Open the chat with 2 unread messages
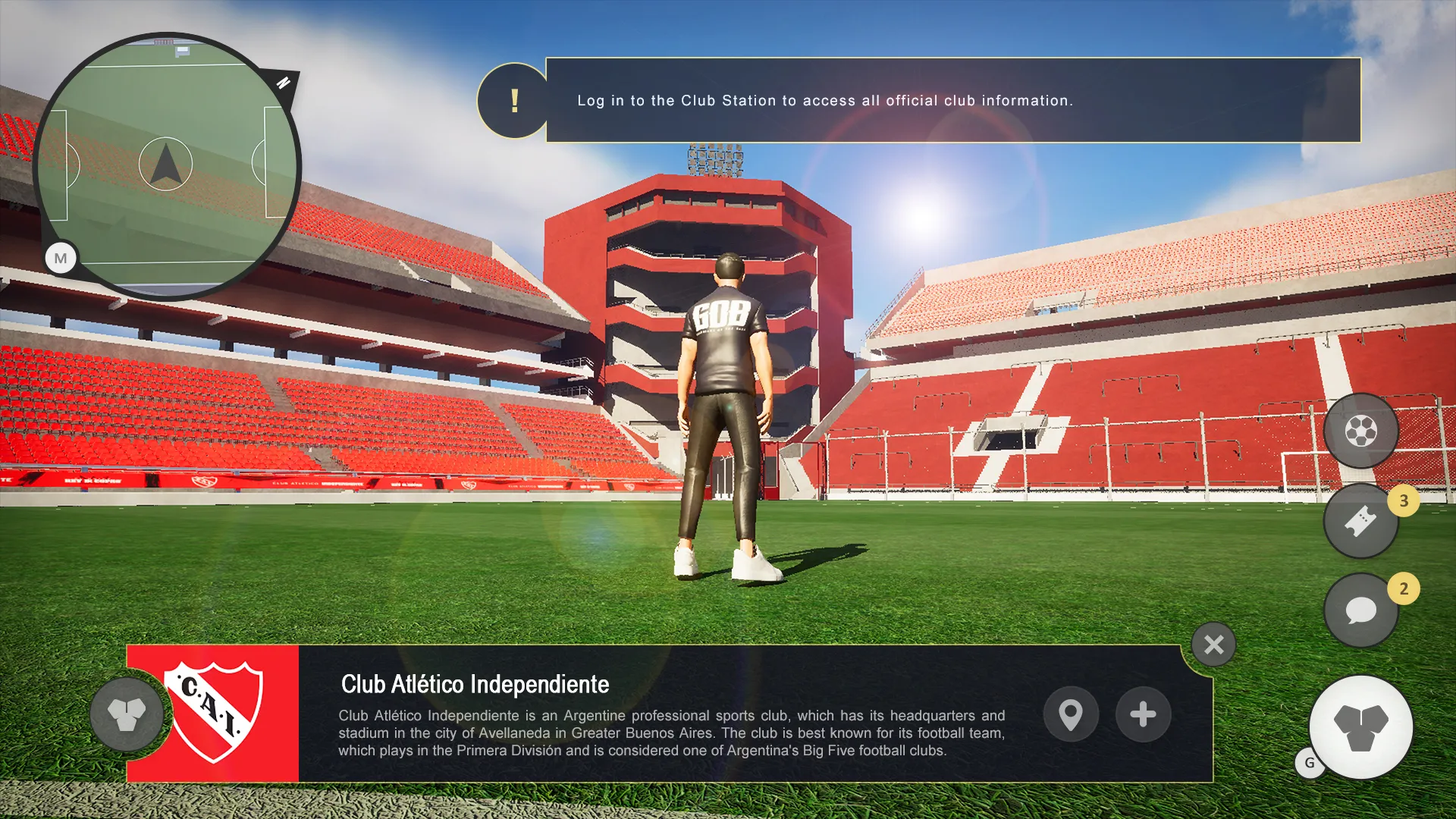The height and width of the screenshot is (819, 1456). click(x=1361, y=610)
